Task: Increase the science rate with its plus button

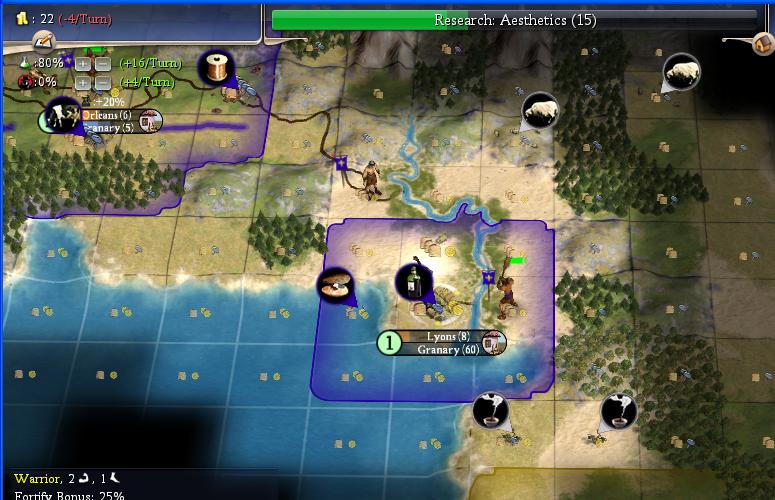Action: pos(84,63)
